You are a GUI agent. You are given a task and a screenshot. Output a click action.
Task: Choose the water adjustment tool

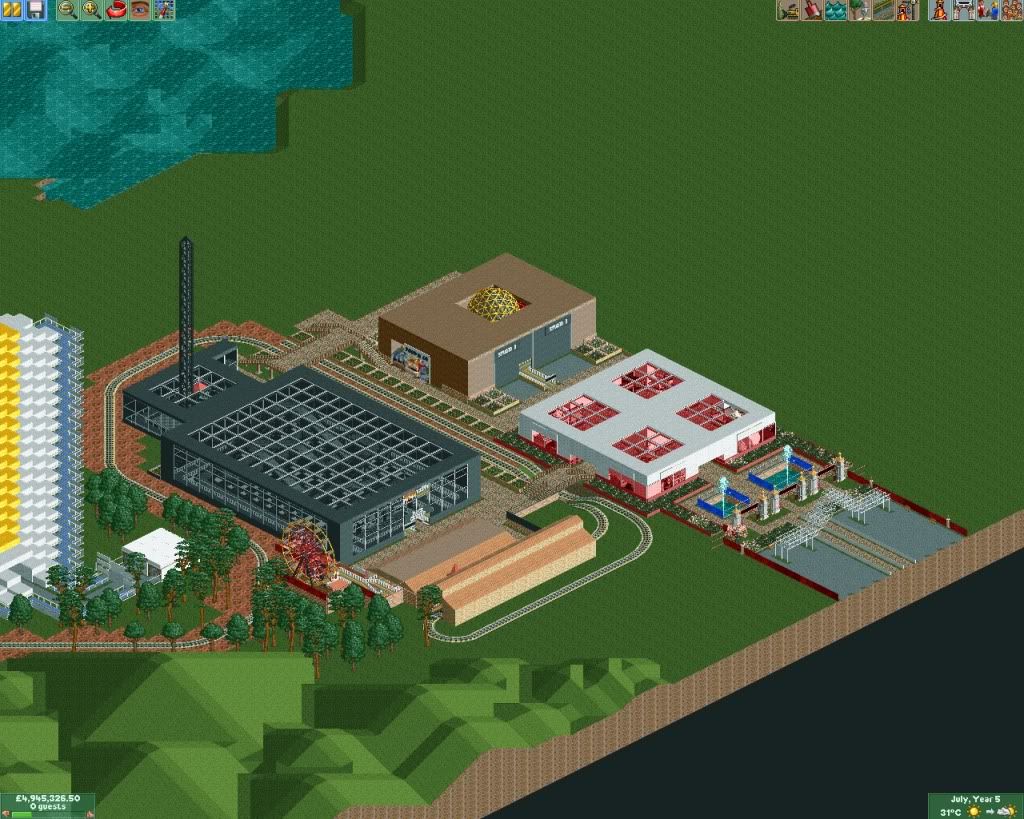point(836,10)
